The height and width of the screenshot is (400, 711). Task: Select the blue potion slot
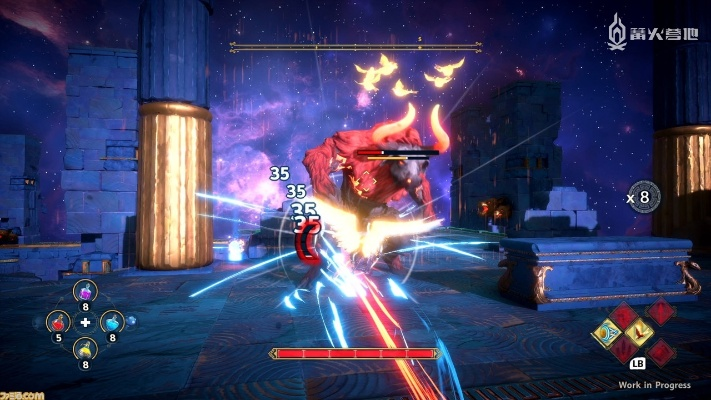(x=113, y=322)
